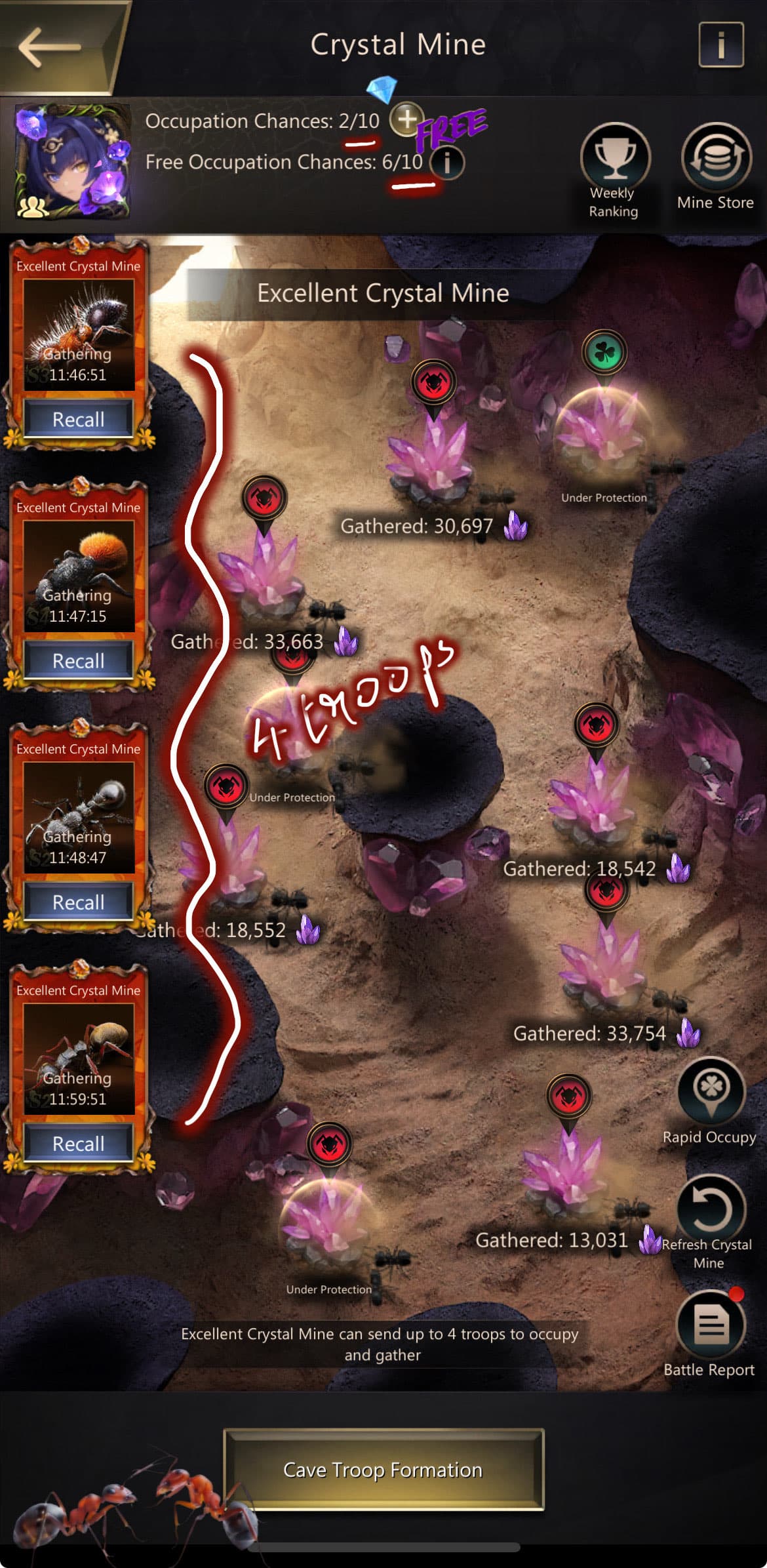Viewport: 767px width, 1568px height.
Task: Recall the troop gathering for 11:46:51
Action: pos(79,419)
